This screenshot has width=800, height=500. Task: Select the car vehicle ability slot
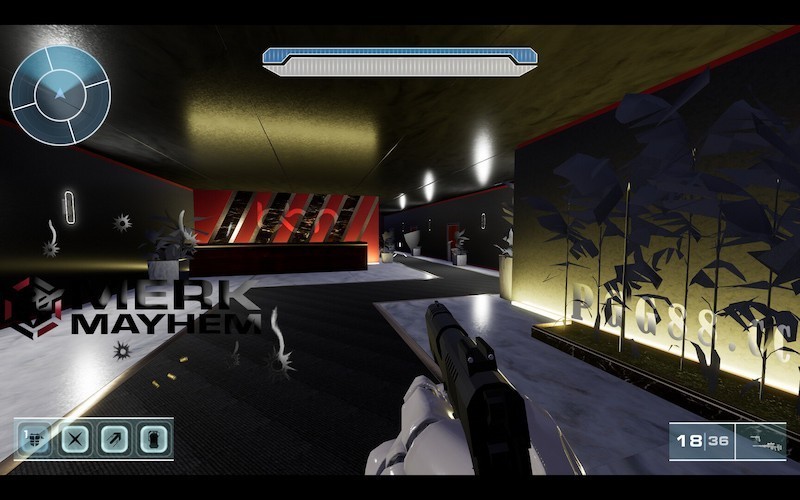(x=153, y=438)
